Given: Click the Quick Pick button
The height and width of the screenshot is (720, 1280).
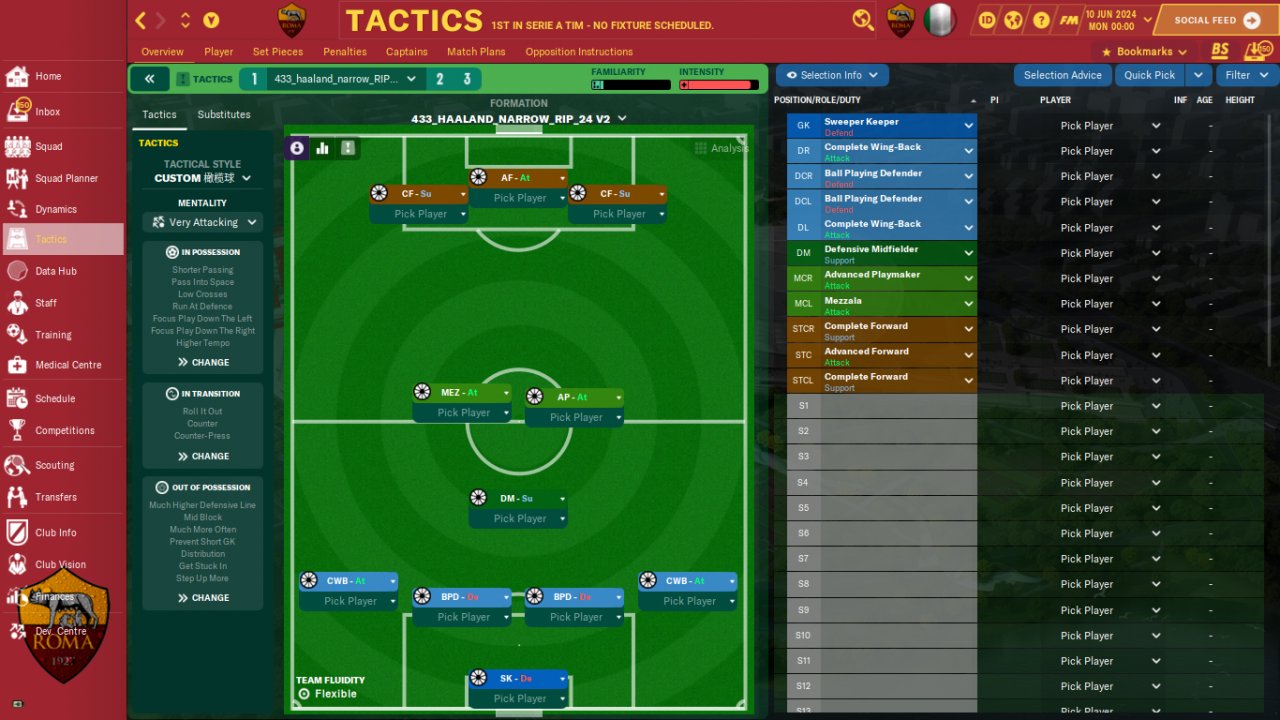Looking at the screenshot, I should coord(1149,75).
